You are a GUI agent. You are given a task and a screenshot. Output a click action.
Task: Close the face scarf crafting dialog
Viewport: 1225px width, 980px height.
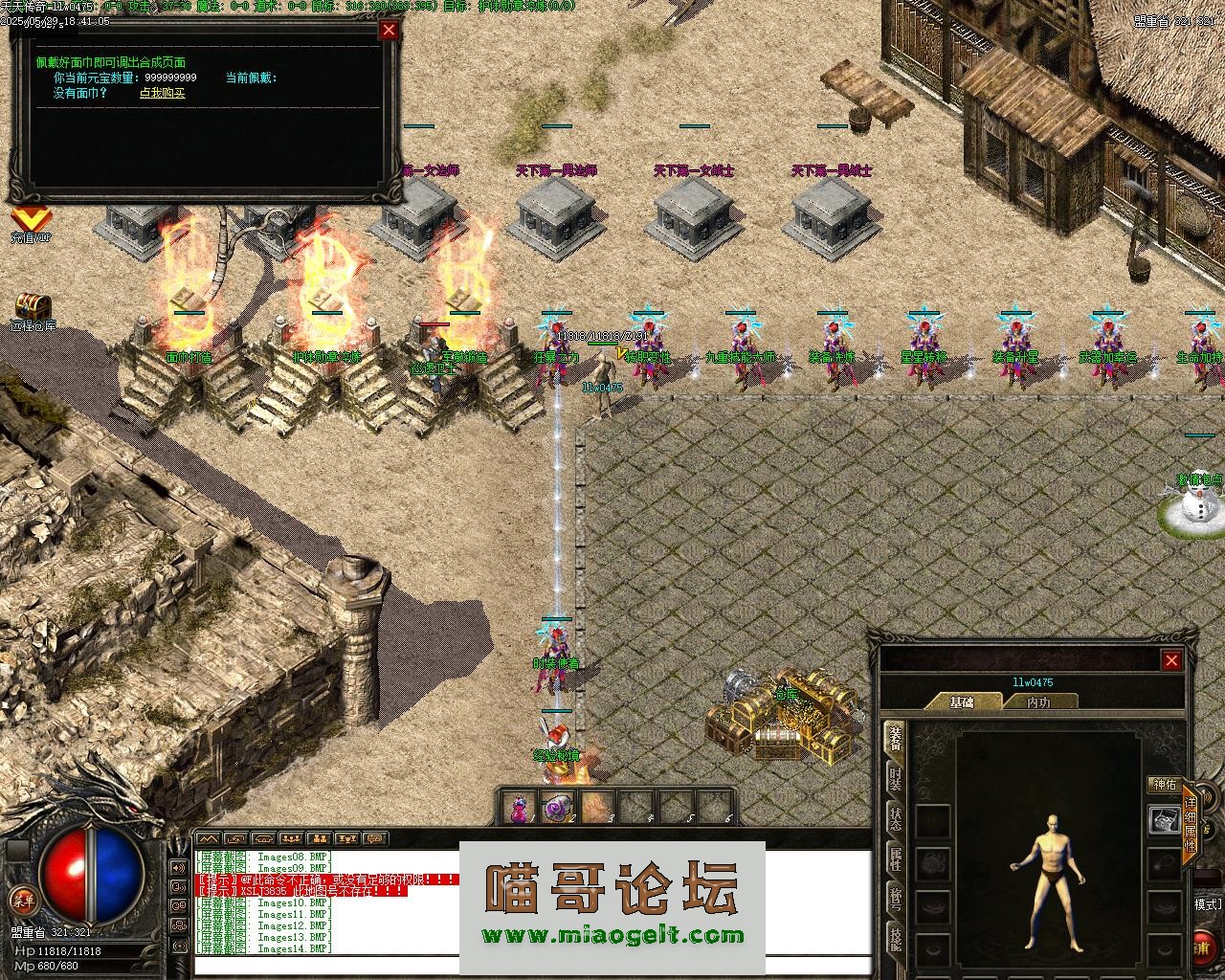[389, 30]
